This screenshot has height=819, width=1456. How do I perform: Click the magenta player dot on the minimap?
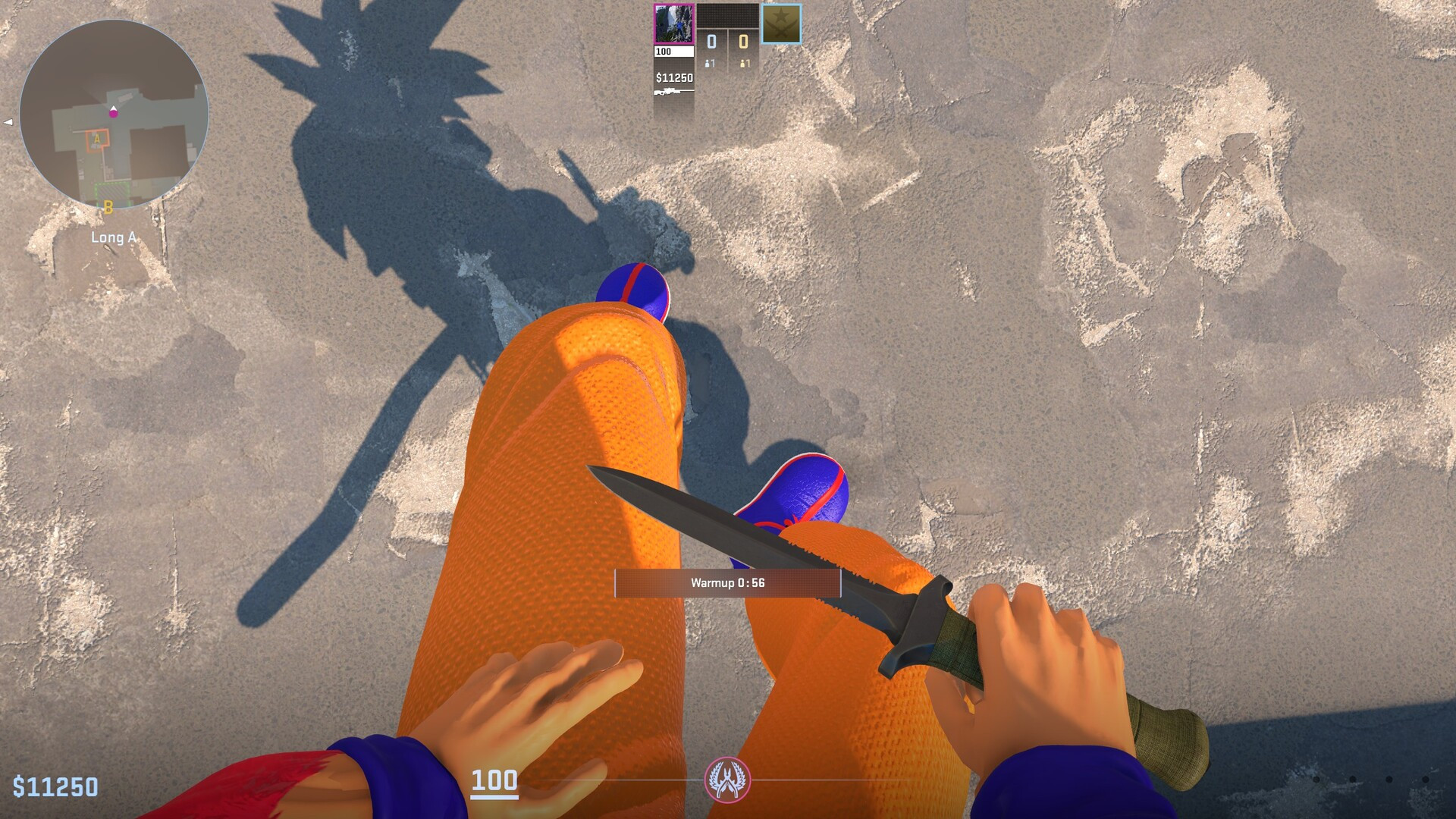114,115
